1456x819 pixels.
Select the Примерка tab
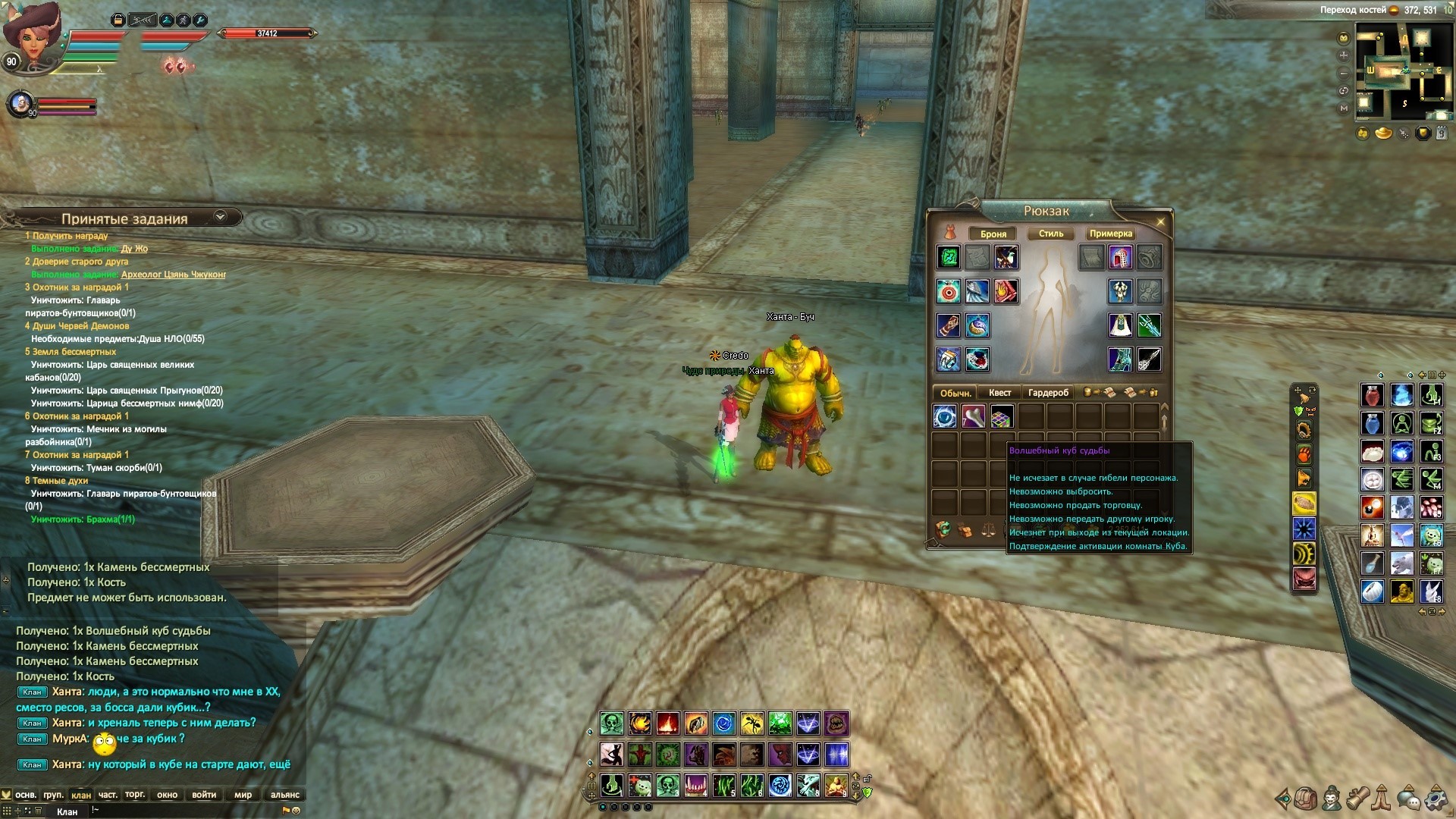(x=1110, y=234)
